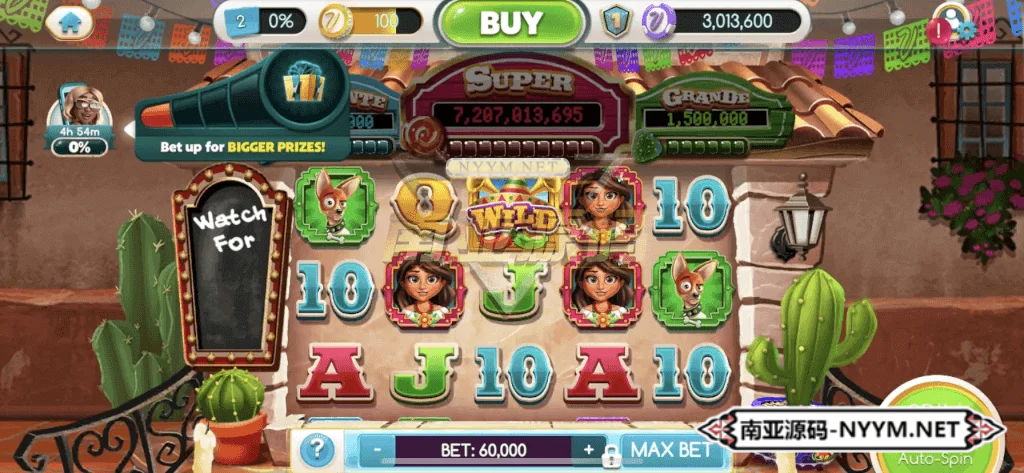
Task: Tap the green BUY button
Action: click(x=511, y=23)
